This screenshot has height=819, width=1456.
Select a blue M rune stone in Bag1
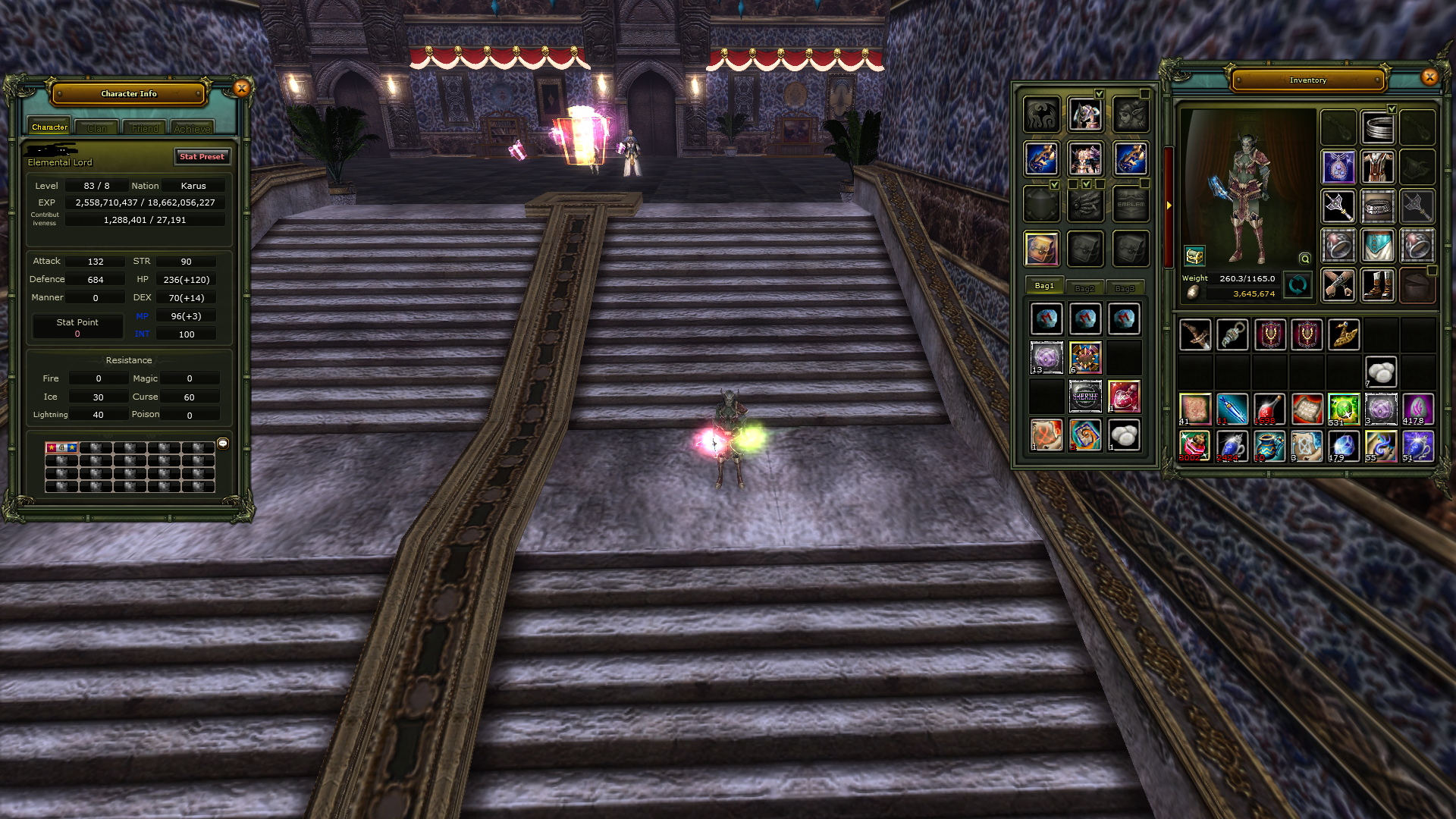point(1047,318)
